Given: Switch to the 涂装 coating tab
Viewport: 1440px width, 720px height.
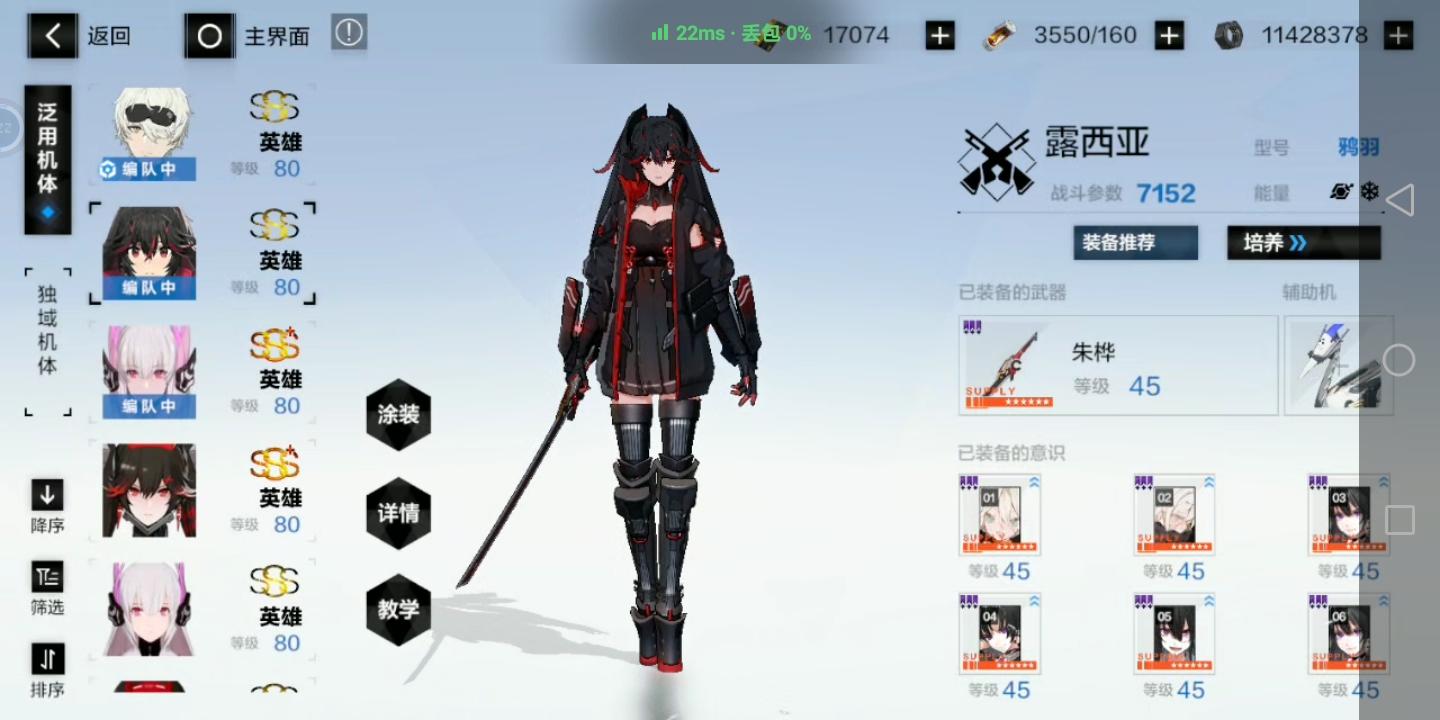Looking at the screenshot, I should pos(398,414).
